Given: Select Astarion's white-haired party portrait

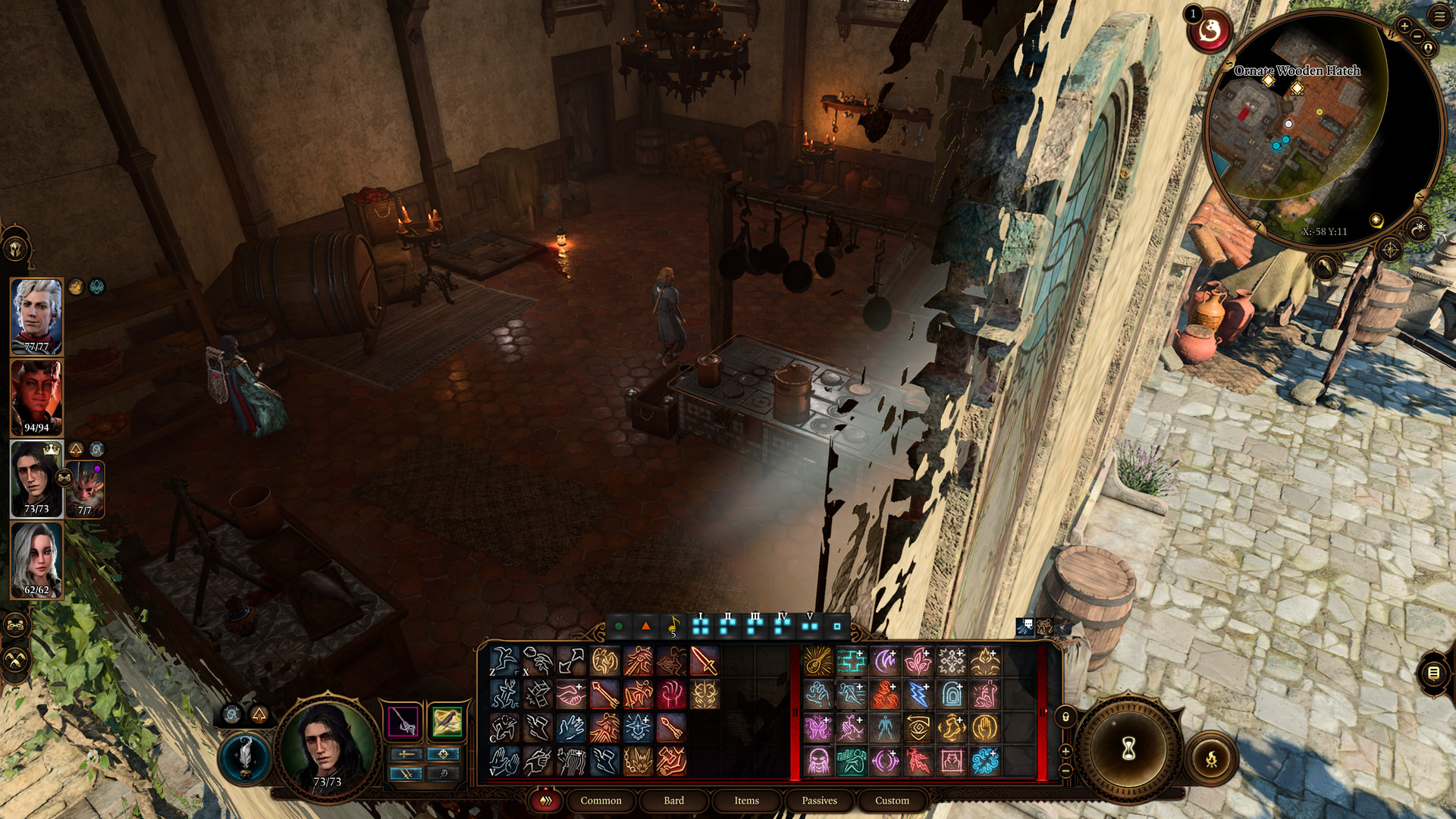Looking at the screenshot, I should [x=36, y=316].
